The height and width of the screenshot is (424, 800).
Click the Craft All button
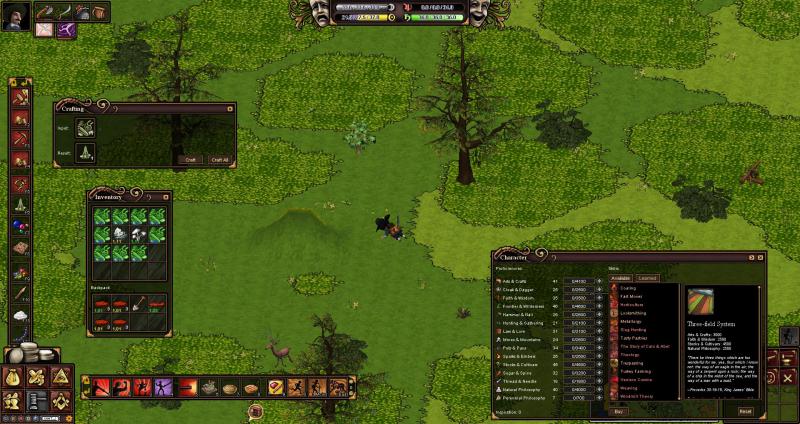coord(219,159)
